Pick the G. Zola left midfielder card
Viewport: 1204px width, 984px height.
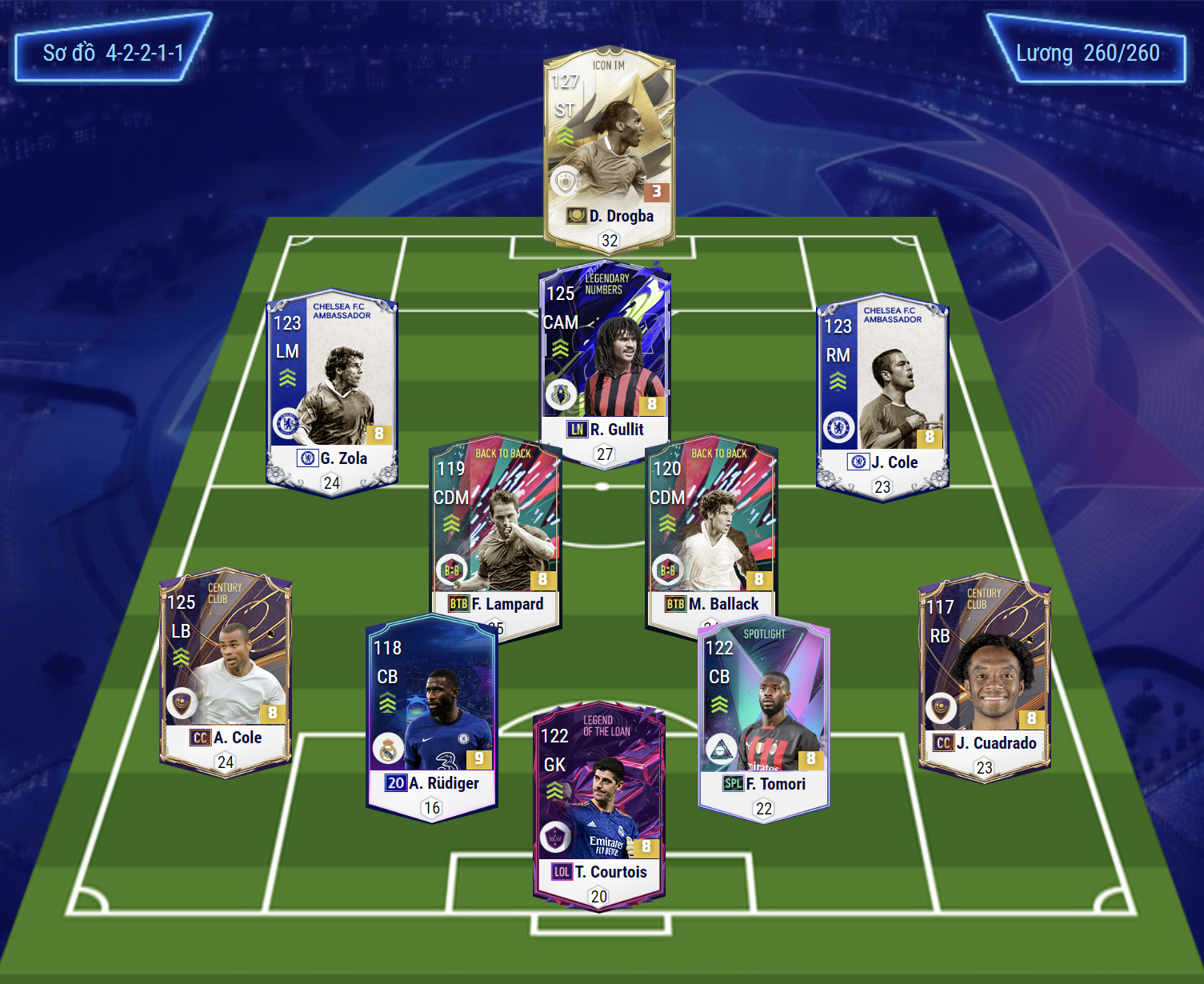click(x=331, y=392)
